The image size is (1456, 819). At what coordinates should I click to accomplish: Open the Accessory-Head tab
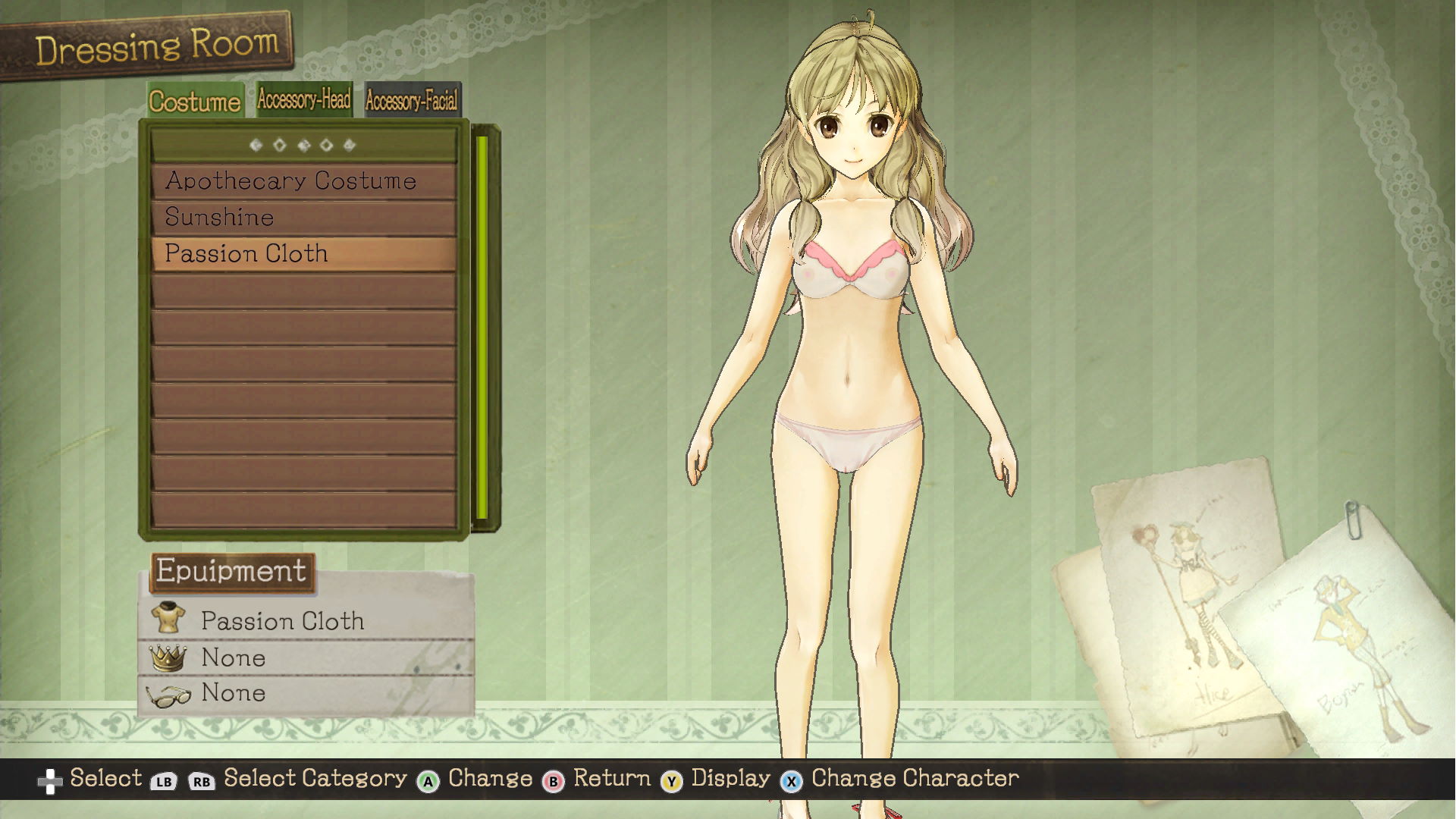tap(303, 99)
